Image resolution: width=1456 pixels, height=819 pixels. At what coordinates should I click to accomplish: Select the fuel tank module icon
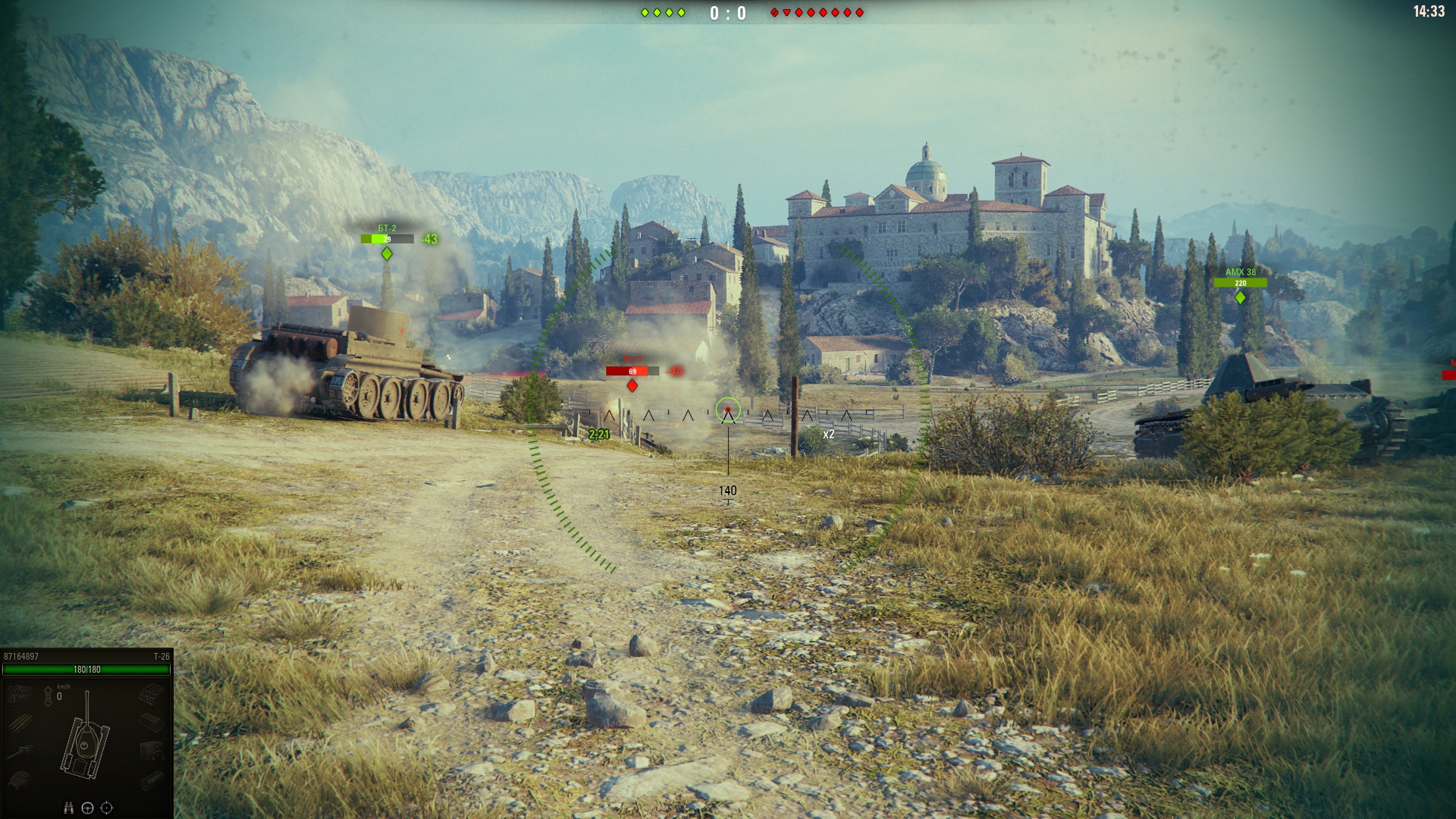(x=151, y=722)
